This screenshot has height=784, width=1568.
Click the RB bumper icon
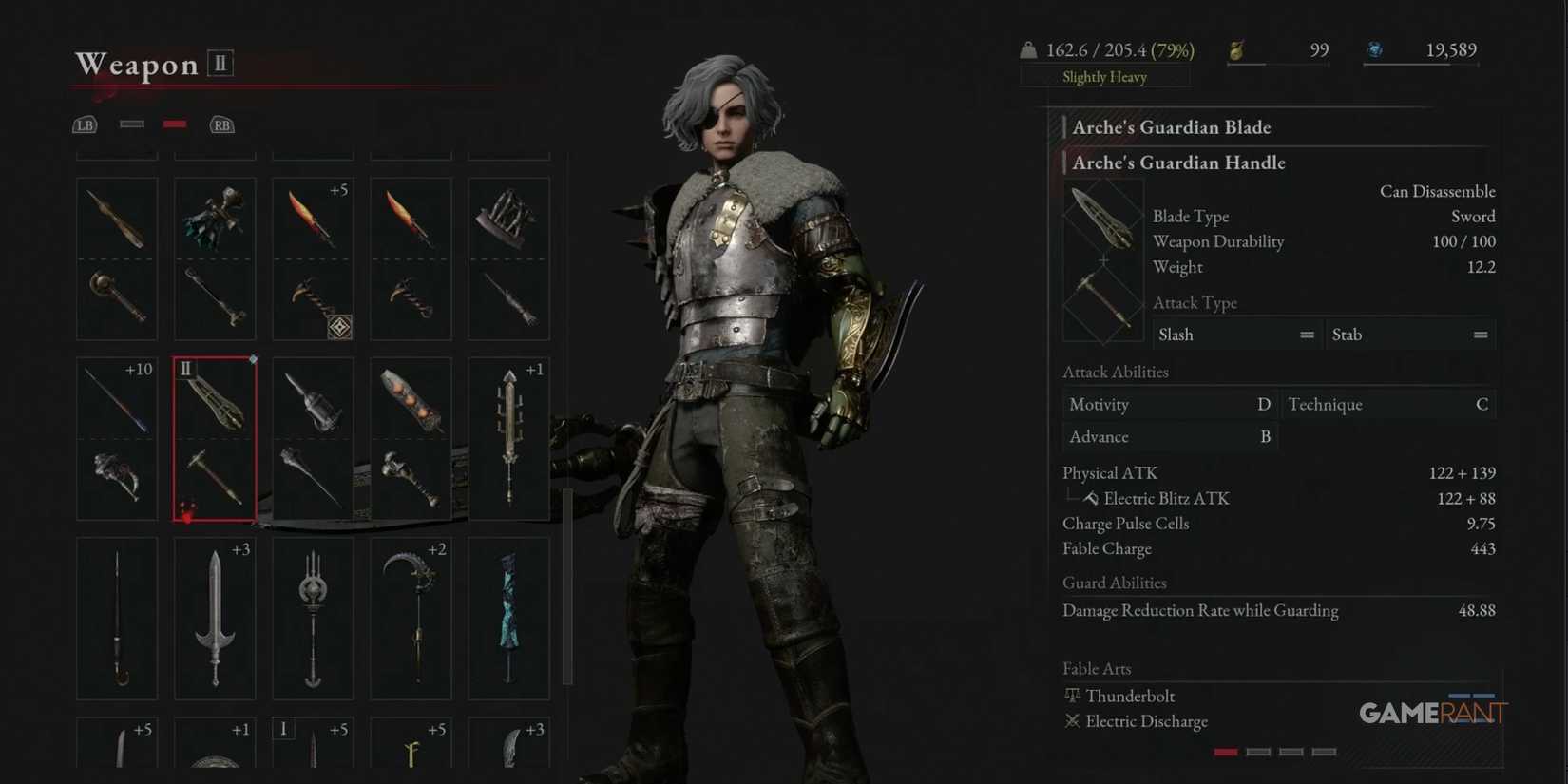pos(221,124)
